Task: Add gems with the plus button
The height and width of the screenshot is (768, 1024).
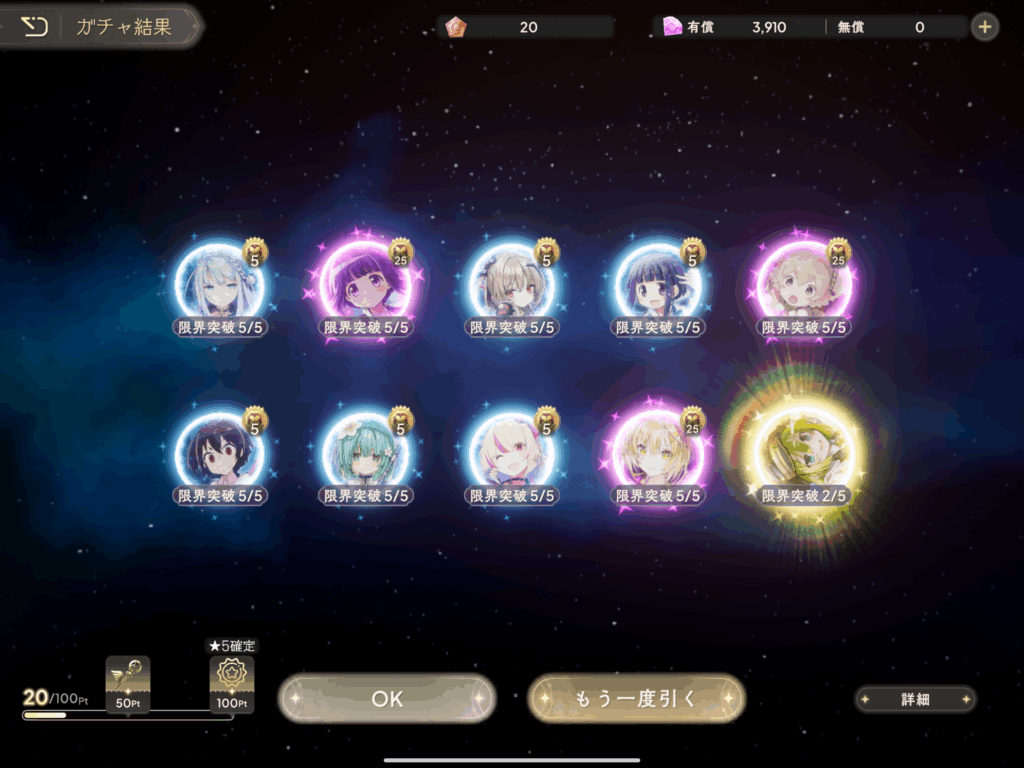Action: click(985, 27)
